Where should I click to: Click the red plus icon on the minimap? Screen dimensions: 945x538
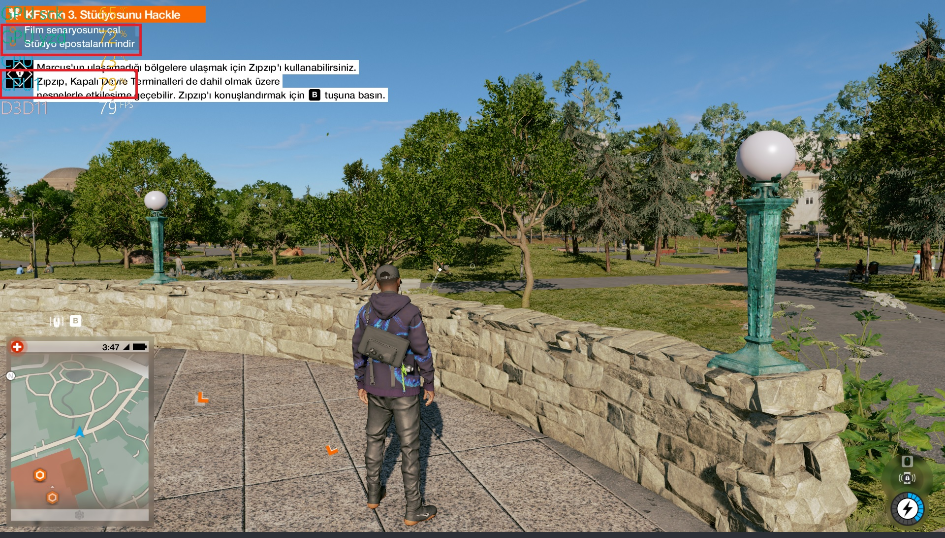(17, 347)
